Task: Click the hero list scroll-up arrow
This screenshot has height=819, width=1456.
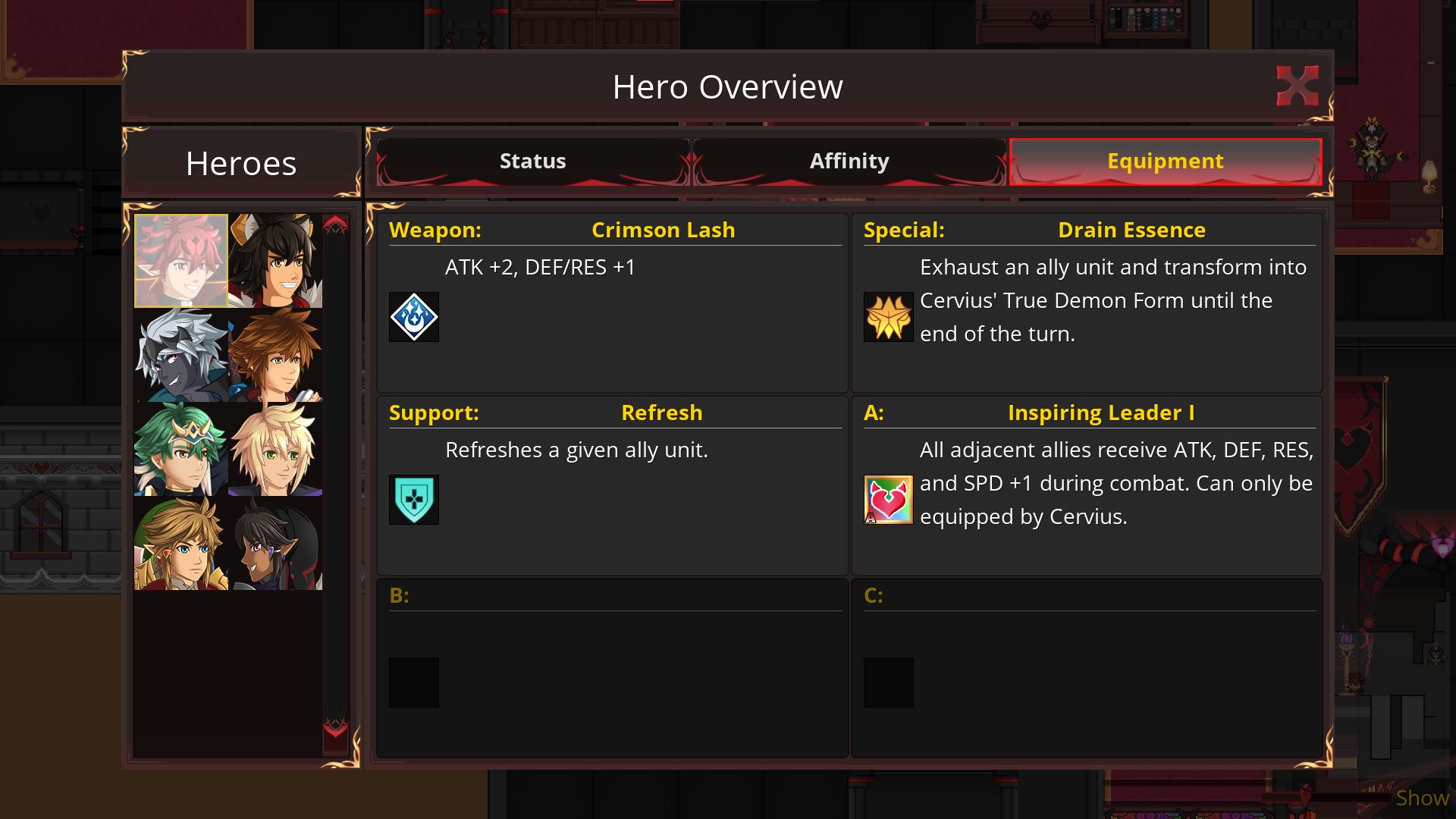Action: point(335,224)
